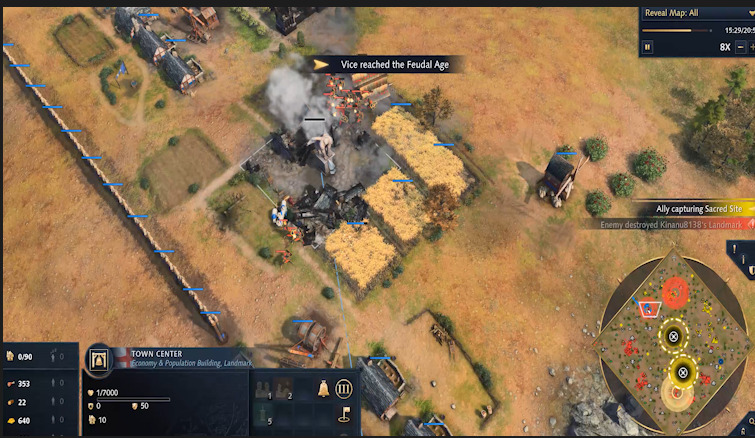Click the Sacred Site marker at minimap center

673,337
